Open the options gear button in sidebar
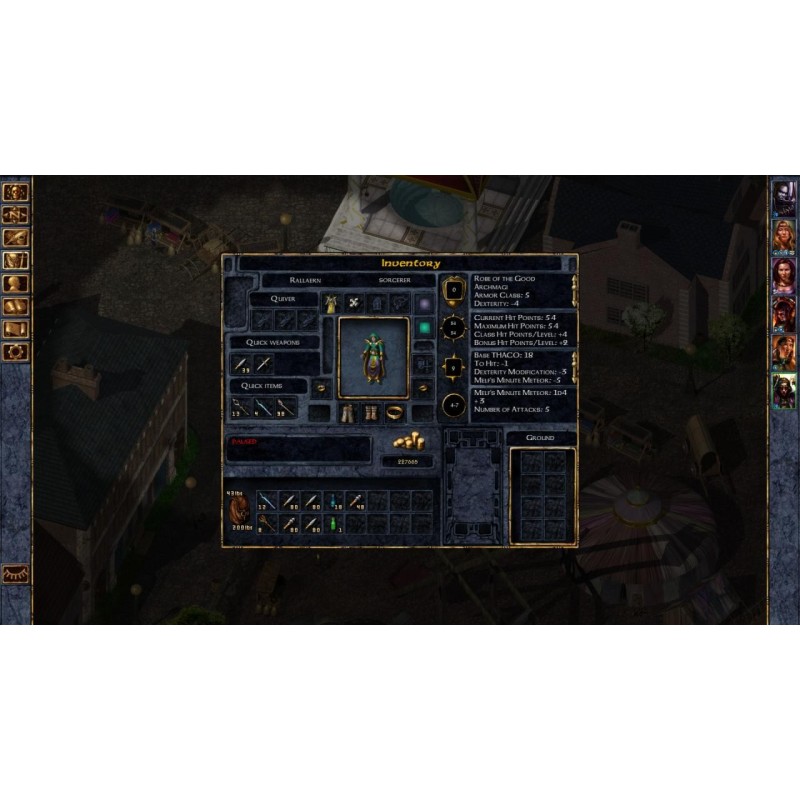 (x=16, y=352)
